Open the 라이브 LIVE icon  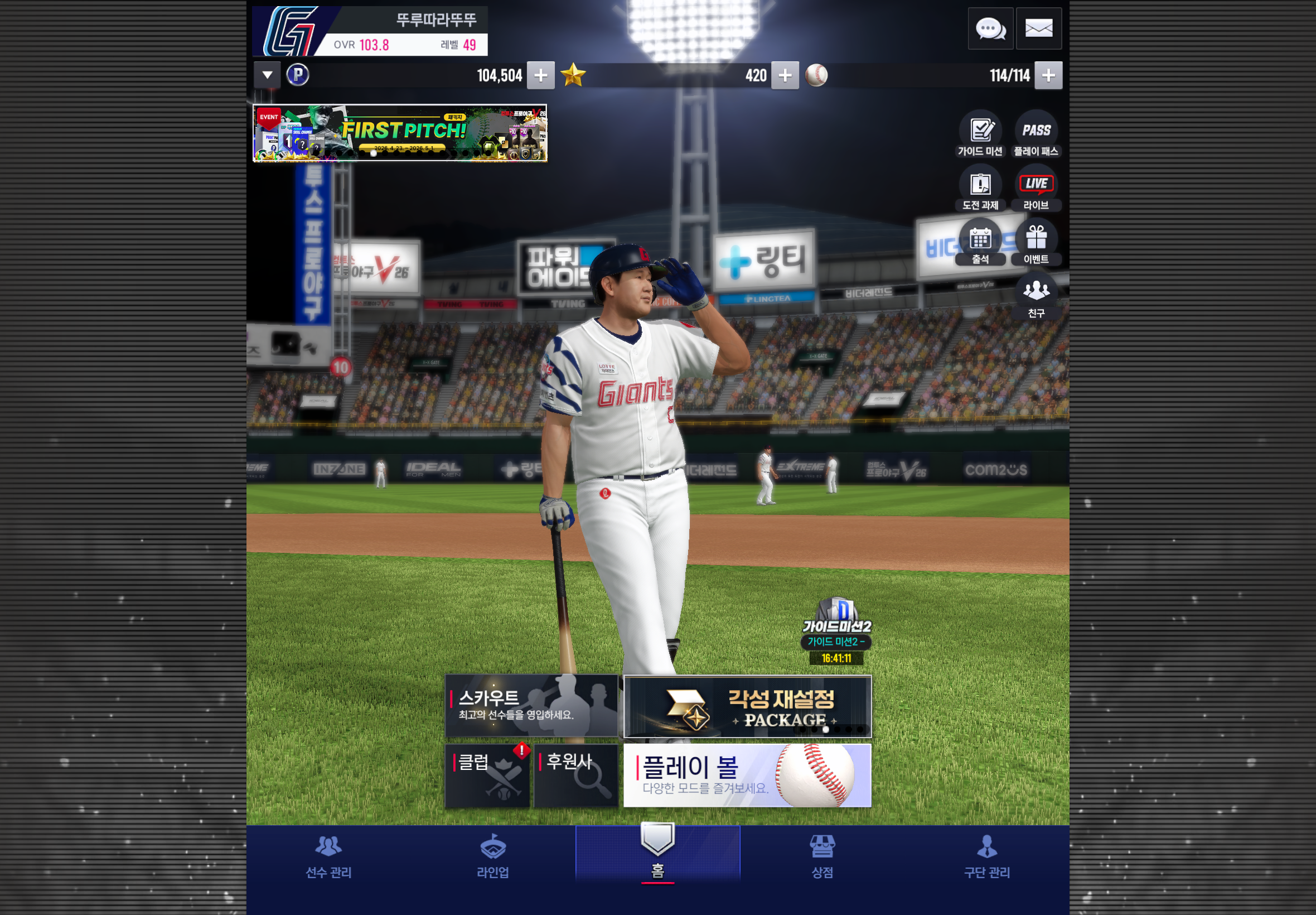(x=1036, y=189)
